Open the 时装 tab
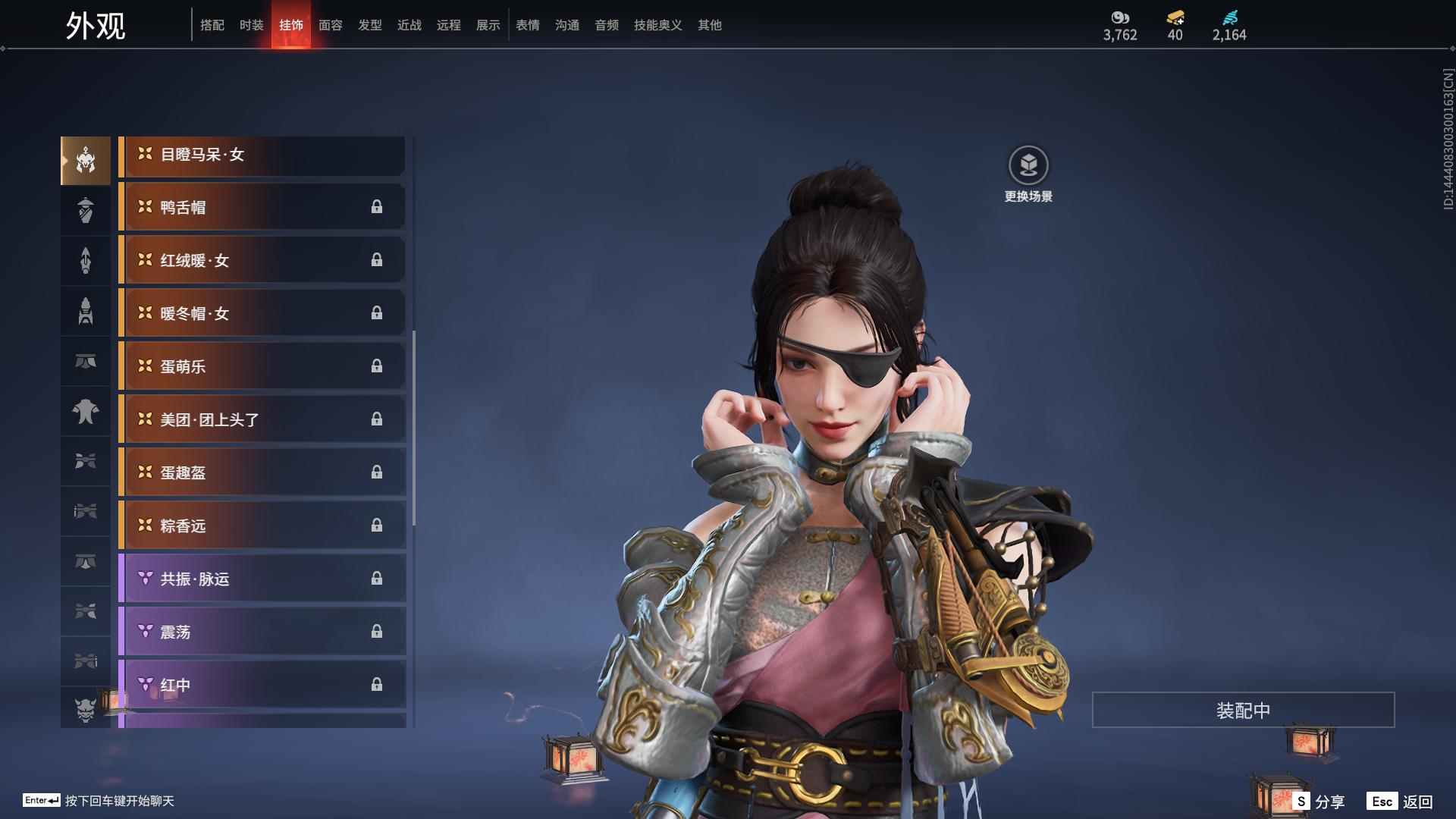This screenshot has height=819, width=1456. click(251, 25)
